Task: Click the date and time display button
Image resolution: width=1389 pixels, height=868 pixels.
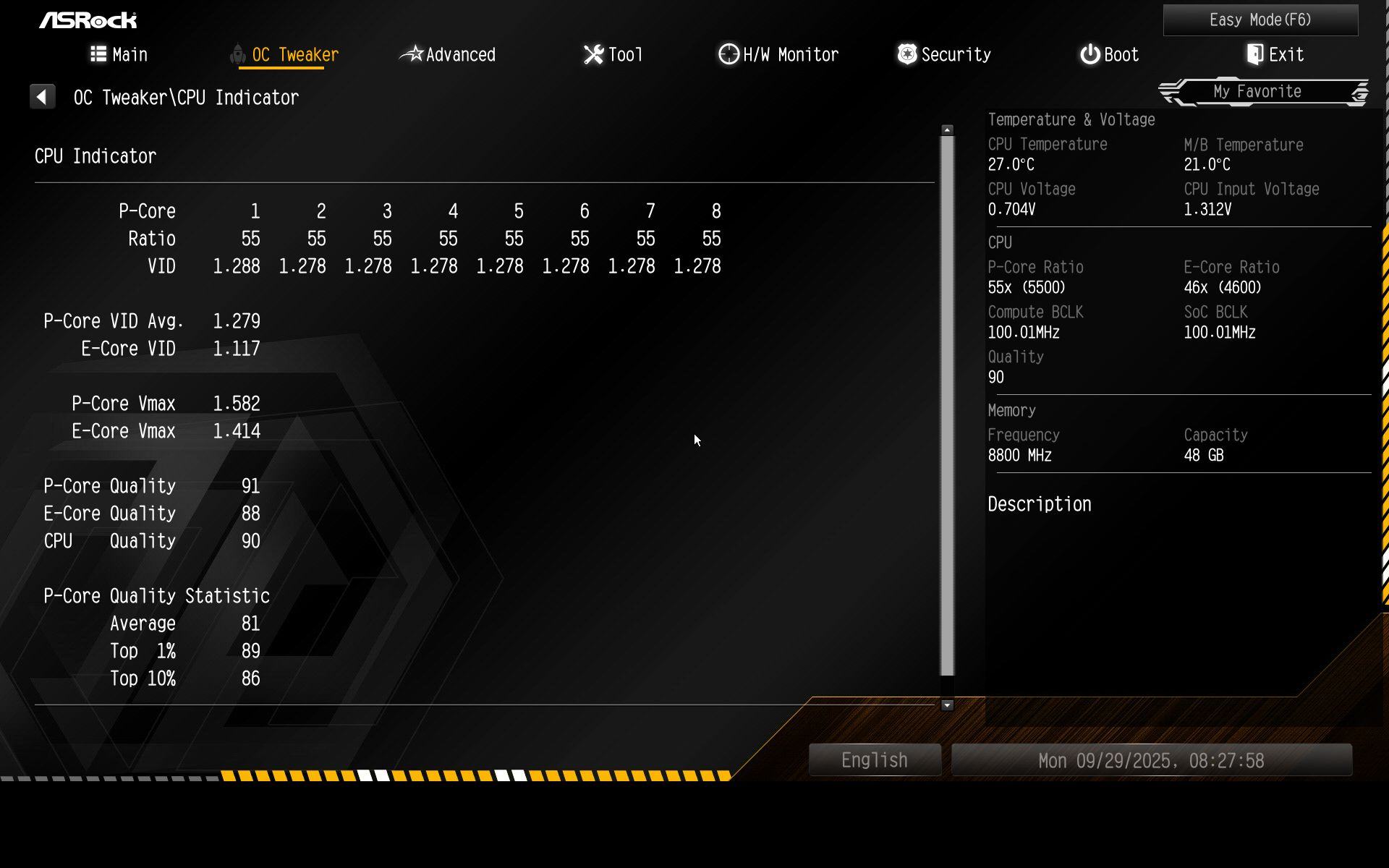Action: (x=1151, y=761)
